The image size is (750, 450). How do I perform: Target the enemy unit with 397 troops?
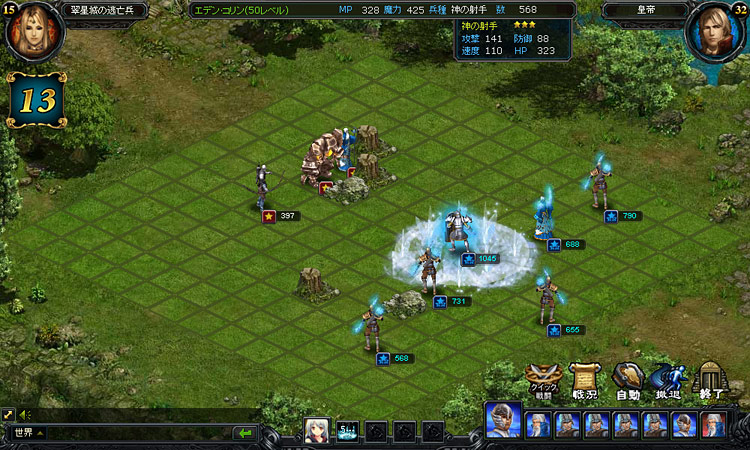coord(263,186)
